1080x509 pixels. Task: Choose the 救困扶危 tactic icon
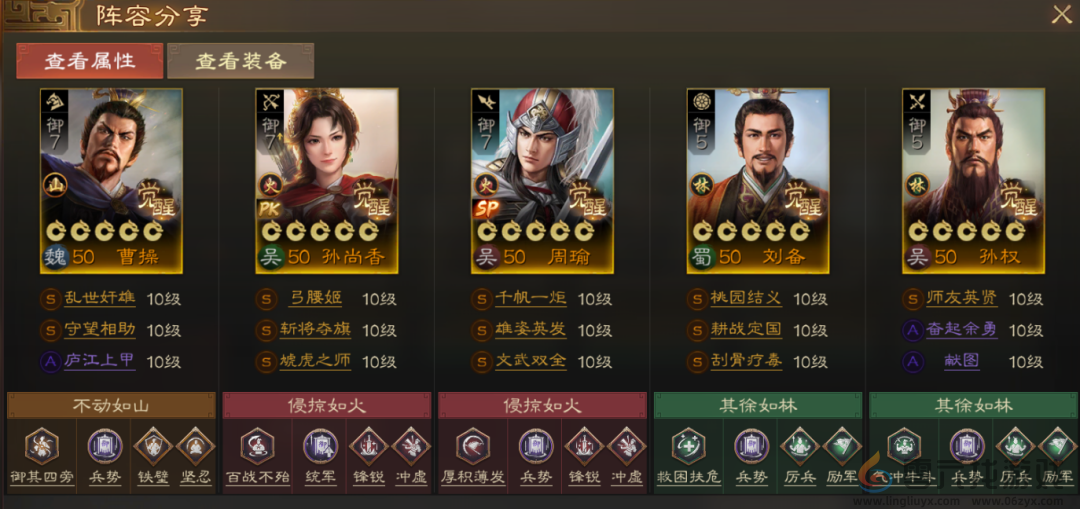[688, 445]
